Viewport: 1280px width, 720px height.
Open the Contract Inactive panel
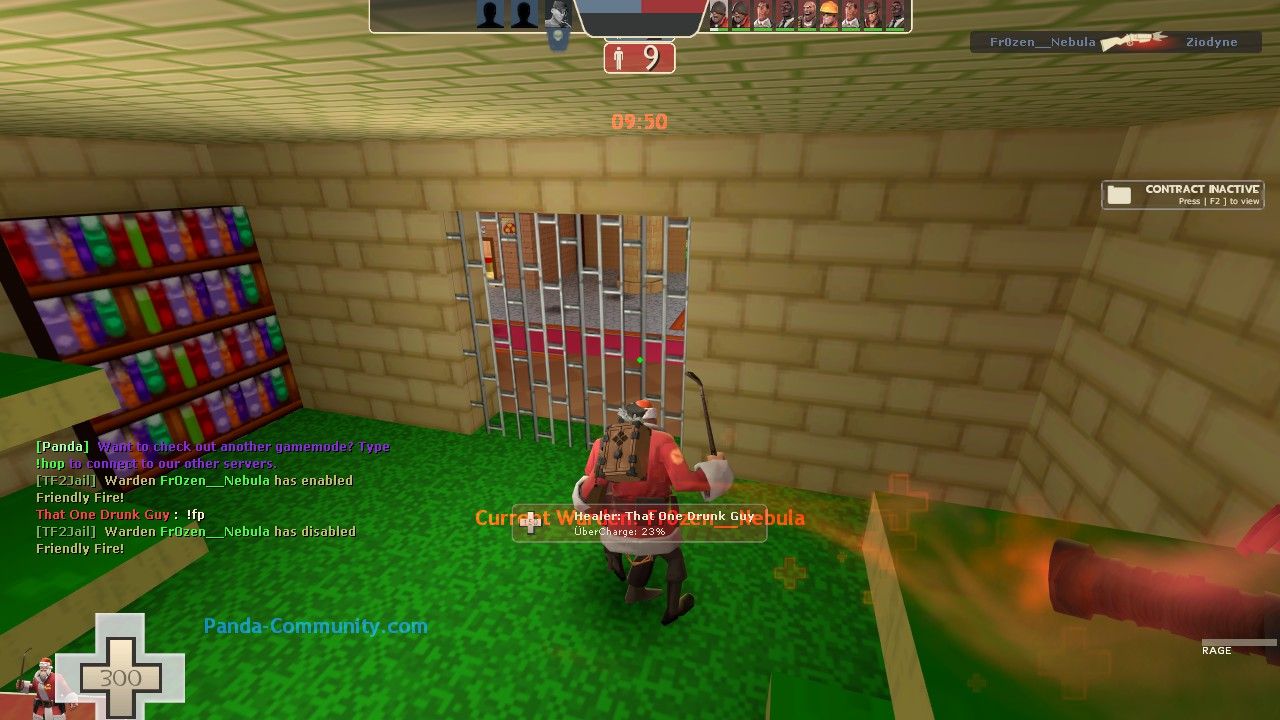(x=1182, y=195)
